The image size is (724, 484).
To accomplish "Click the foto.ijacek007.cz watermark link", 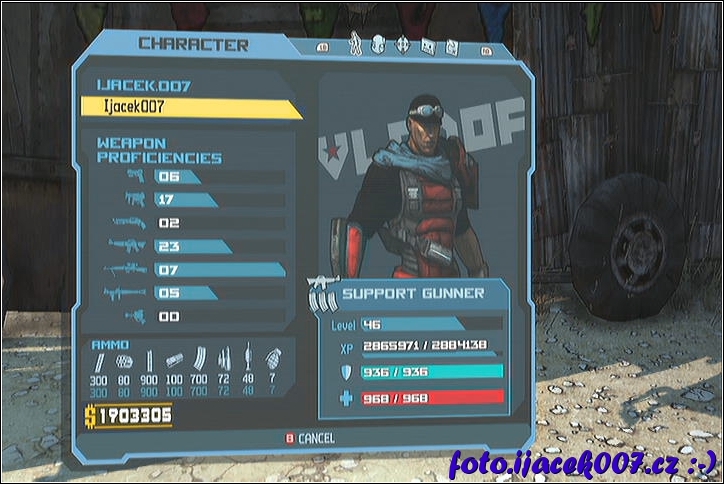I will [x=582, y=464].
